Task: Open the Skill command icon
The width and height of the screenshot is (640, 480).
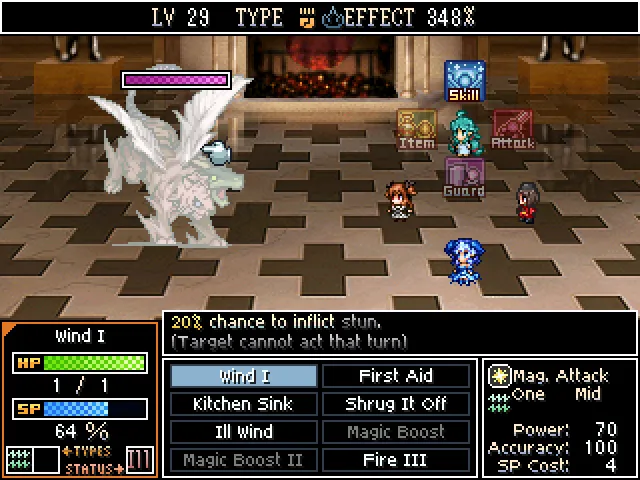Action: (464, 81)
